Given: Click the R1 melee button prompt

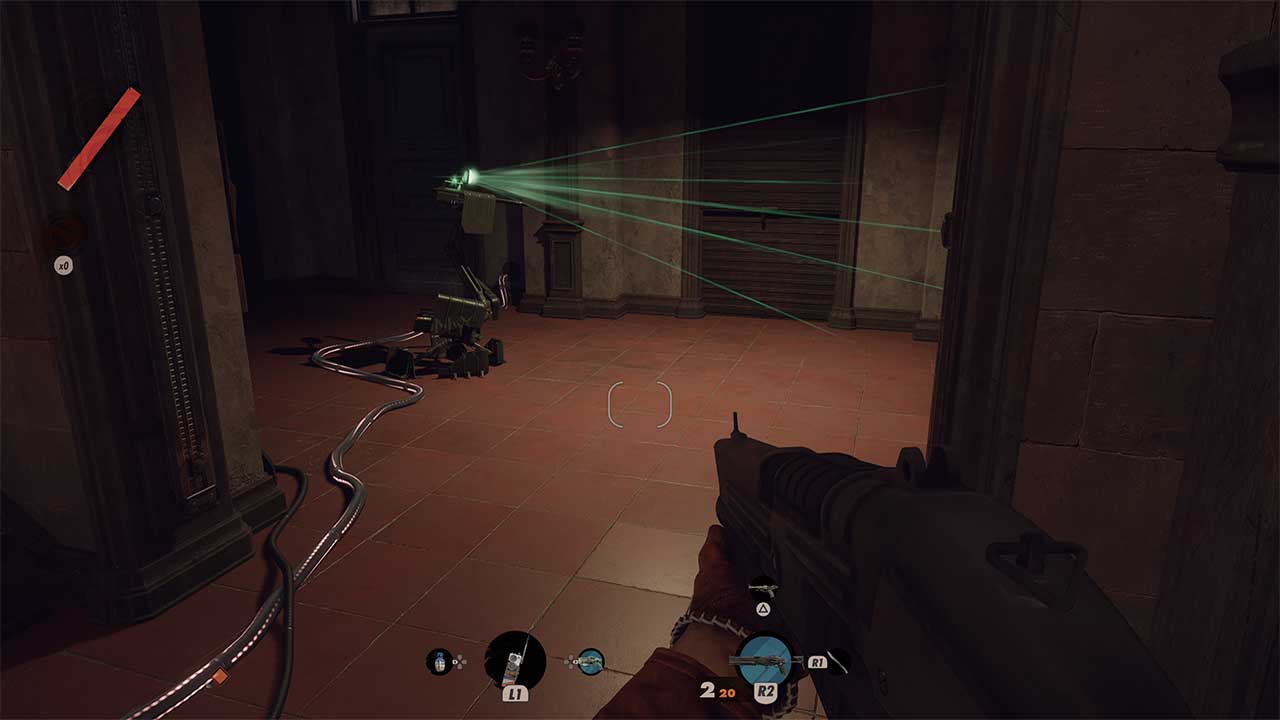Looking at the screenshot, I should [x=816, y=662].
